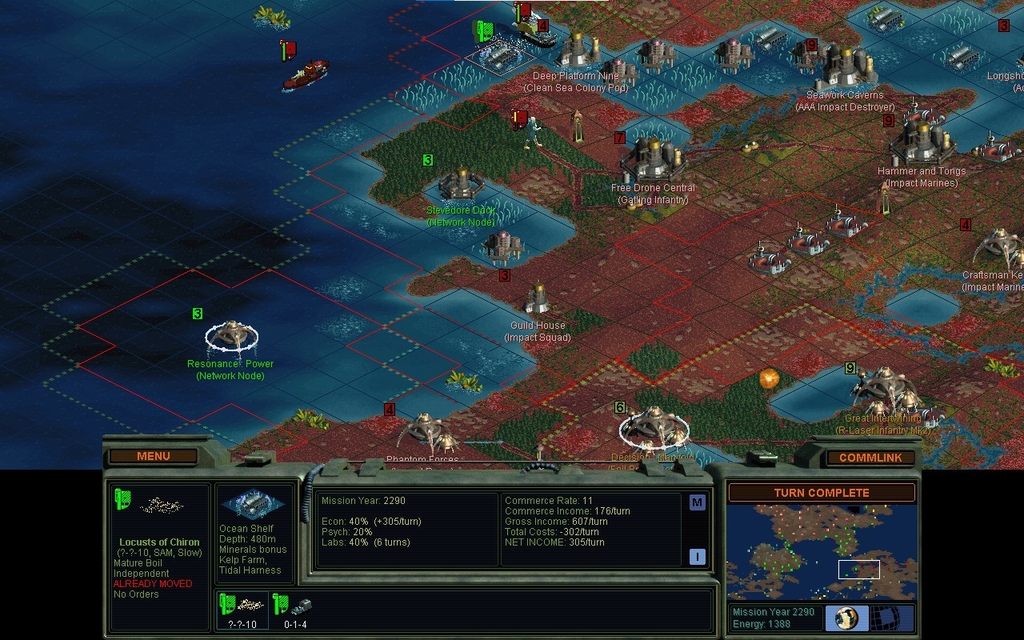Open the Seawork Caverns base
Viewport: 1024px width, 640px height.
click(845, 68)
